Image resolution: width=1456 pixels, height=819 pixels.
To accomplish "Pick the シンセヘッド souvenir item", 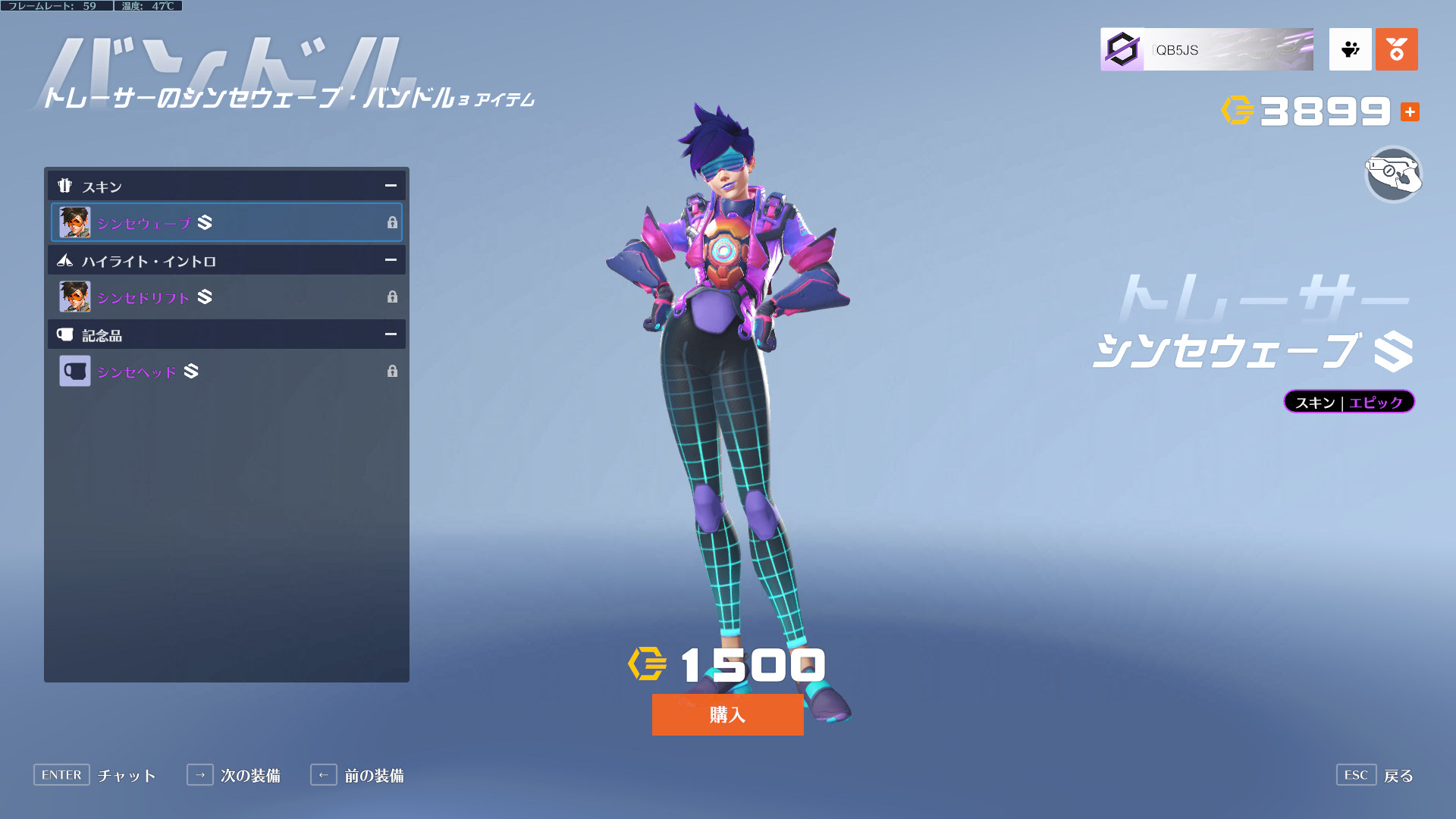I will [226, 371].
